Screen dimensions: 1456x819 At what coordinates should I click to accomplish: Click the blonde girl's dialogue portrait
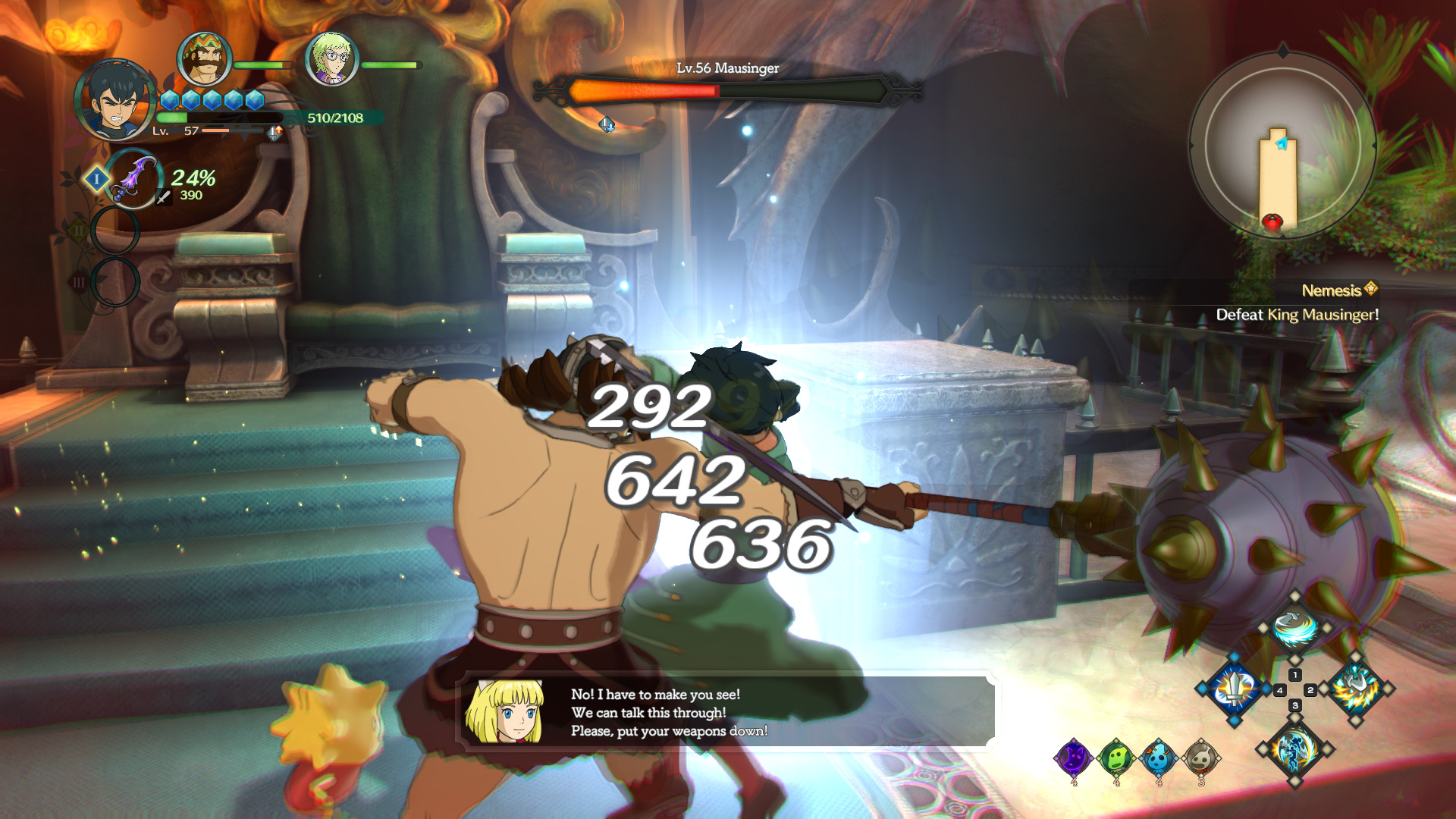pos(505,711)
